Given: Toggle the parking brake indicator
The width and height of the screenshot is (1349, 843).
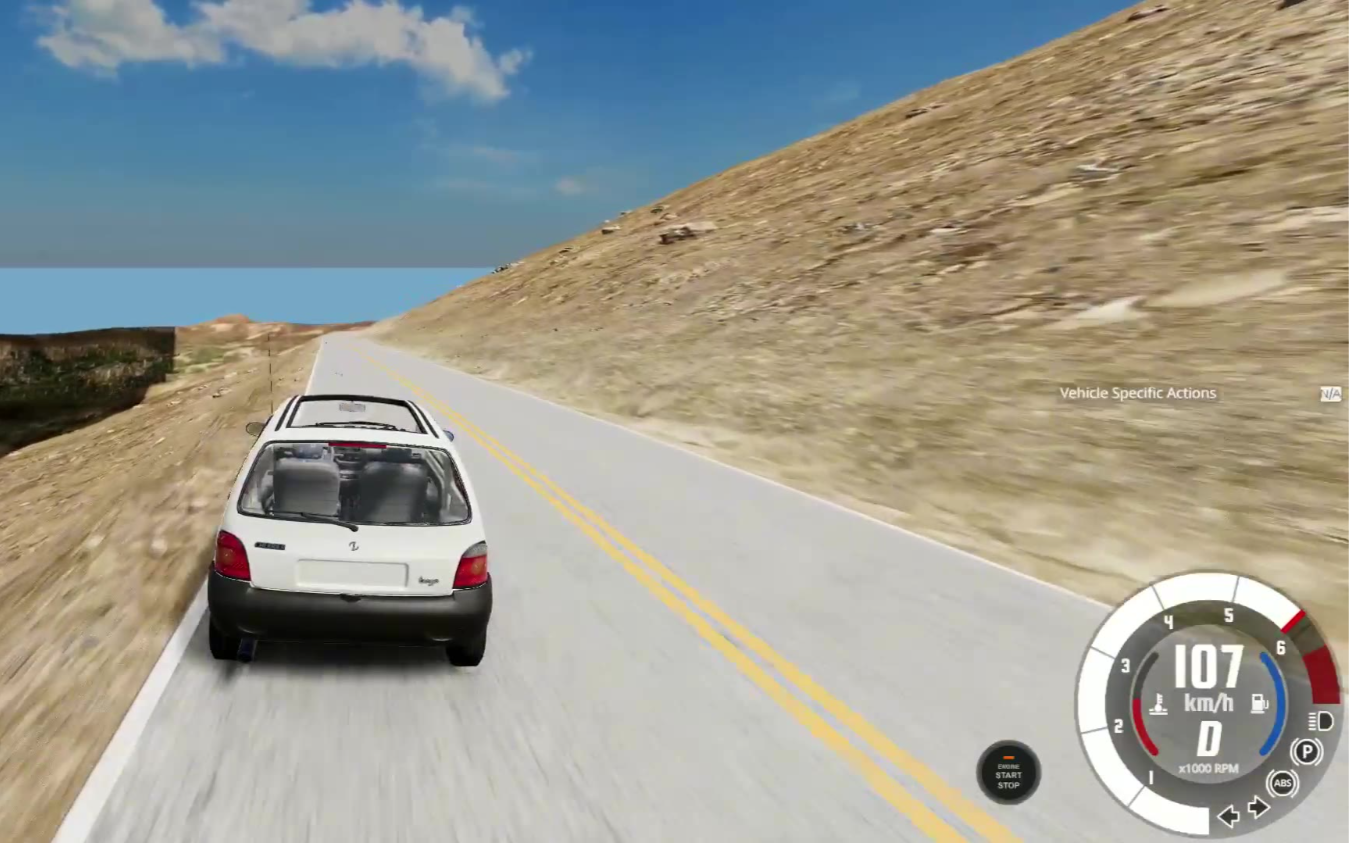Looking at the screenshot, I should click(1306, 751).
